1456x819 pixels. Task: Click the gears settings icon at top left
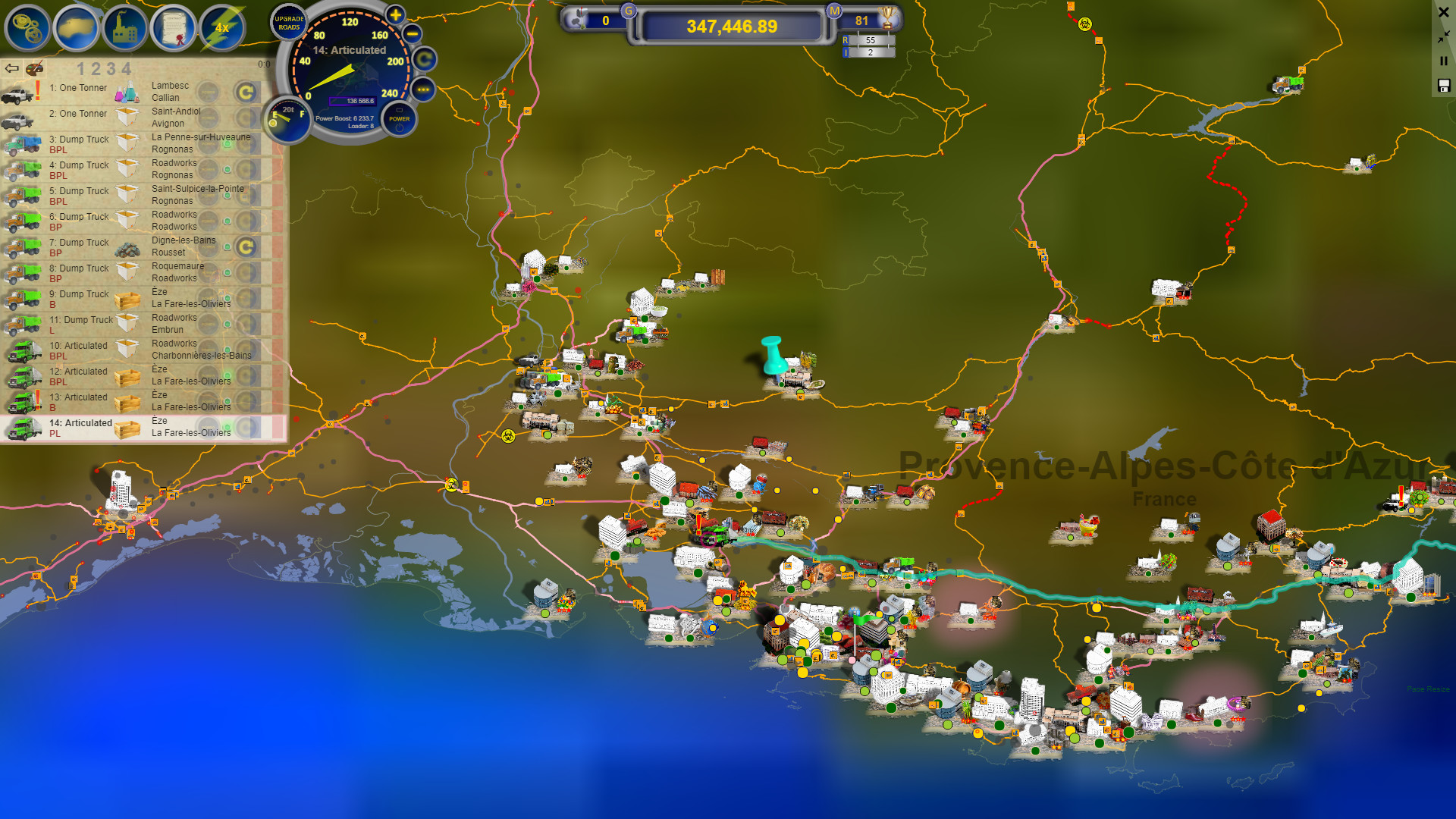tap(27, 28)
